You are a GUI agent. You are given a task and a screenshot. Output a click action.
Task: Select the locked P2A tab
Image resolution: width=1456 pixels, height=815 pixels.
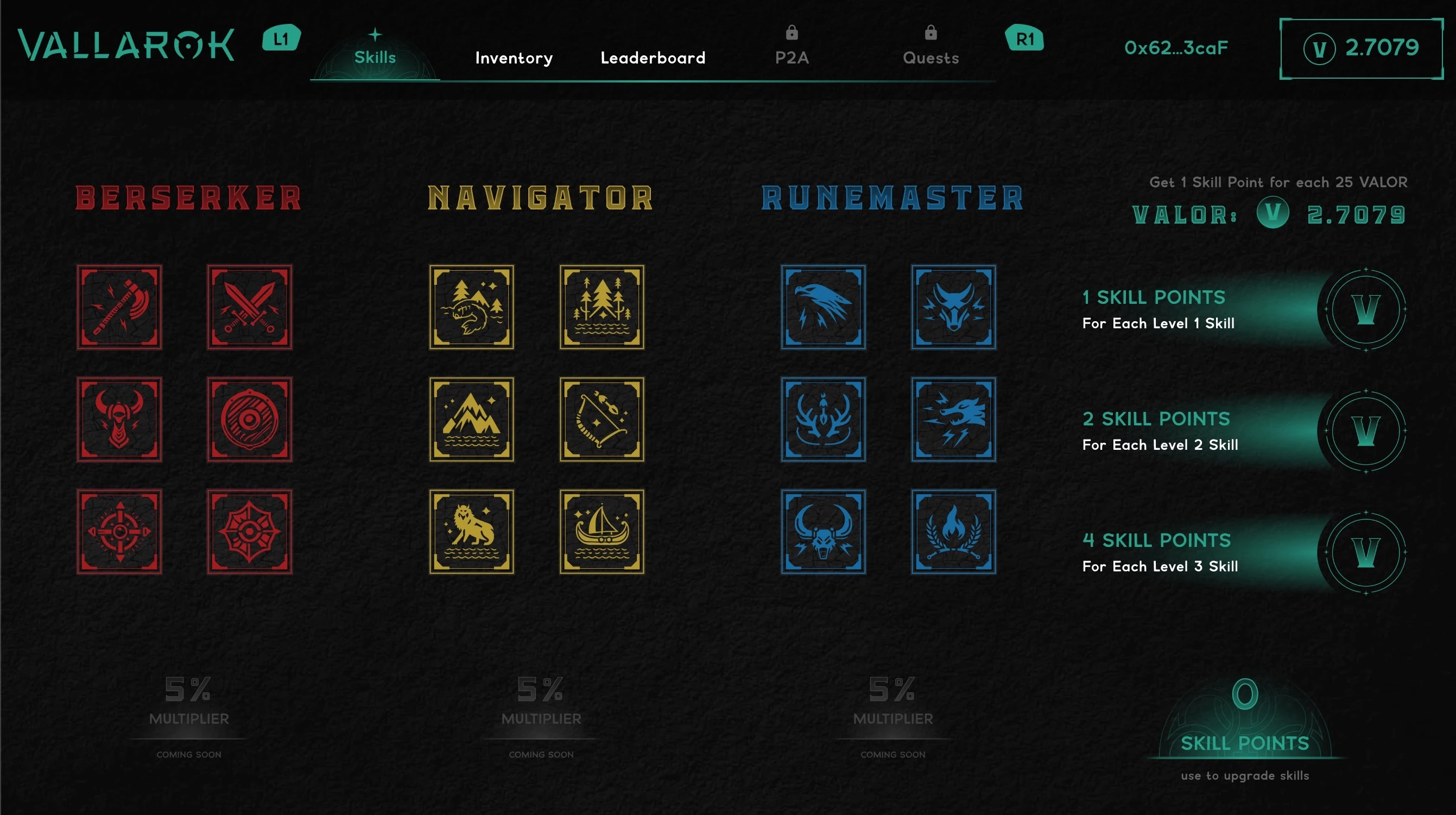tap(792, 58)
